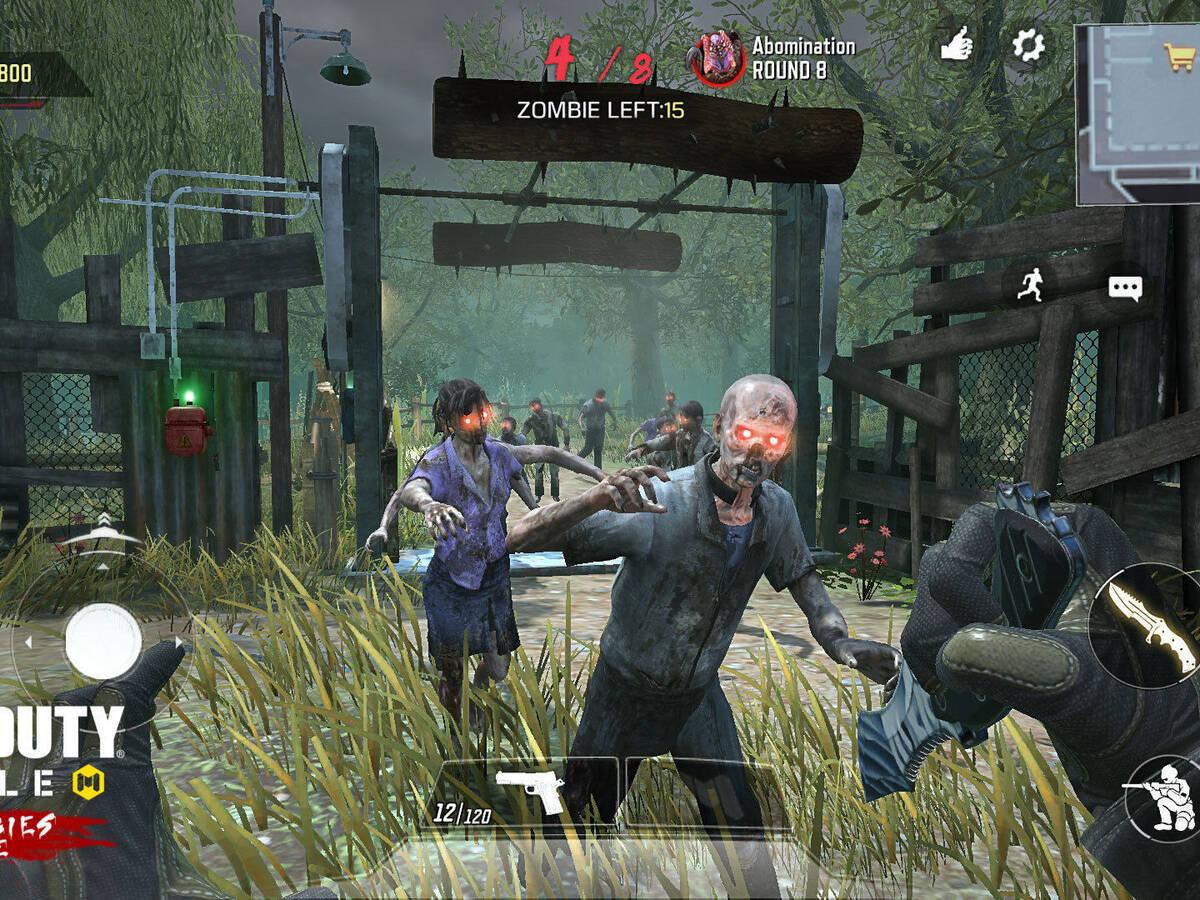Open the gear settings menu
1200x900 pixels.
[x=1027, y=45]
